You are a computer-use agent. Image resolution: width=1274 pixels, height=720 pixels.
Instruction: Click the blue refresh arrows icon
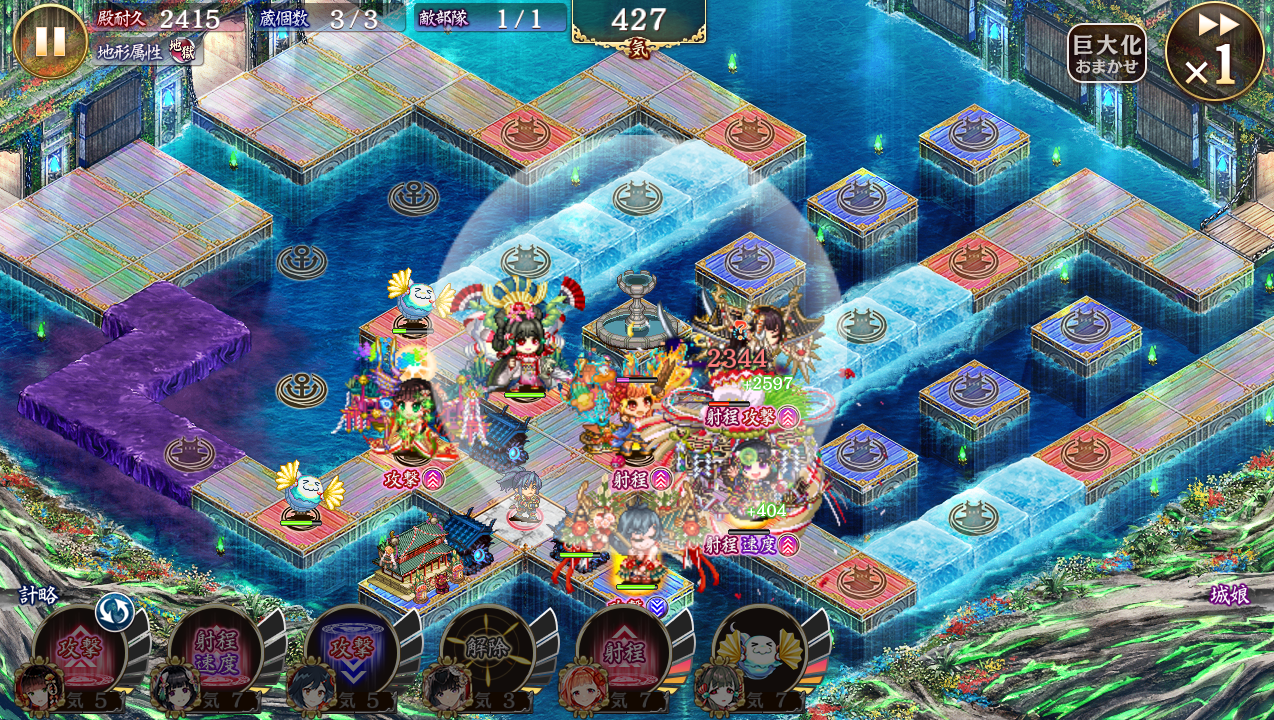tap(114, 612)
